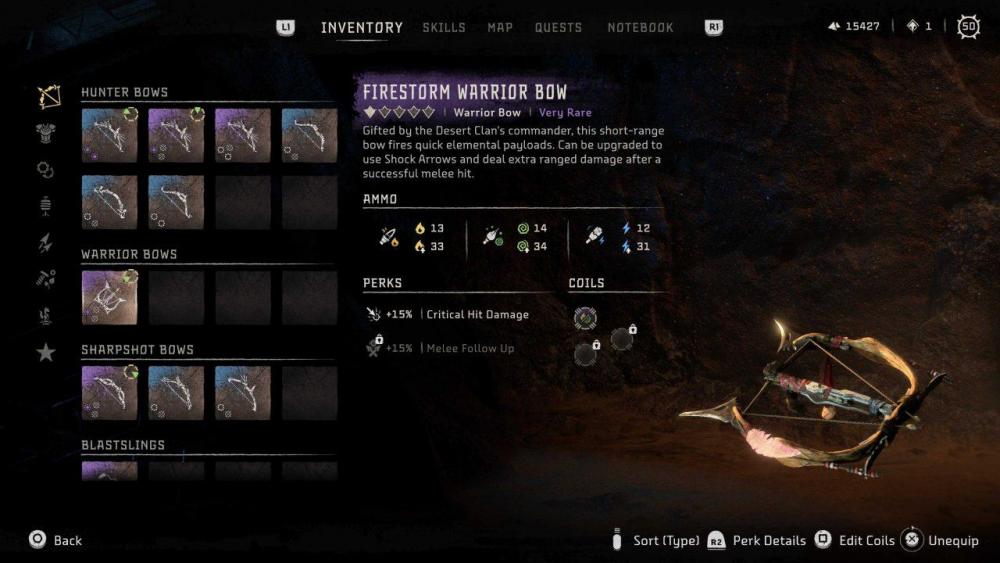Select the lightning bolt category icon

click(46, 243)
